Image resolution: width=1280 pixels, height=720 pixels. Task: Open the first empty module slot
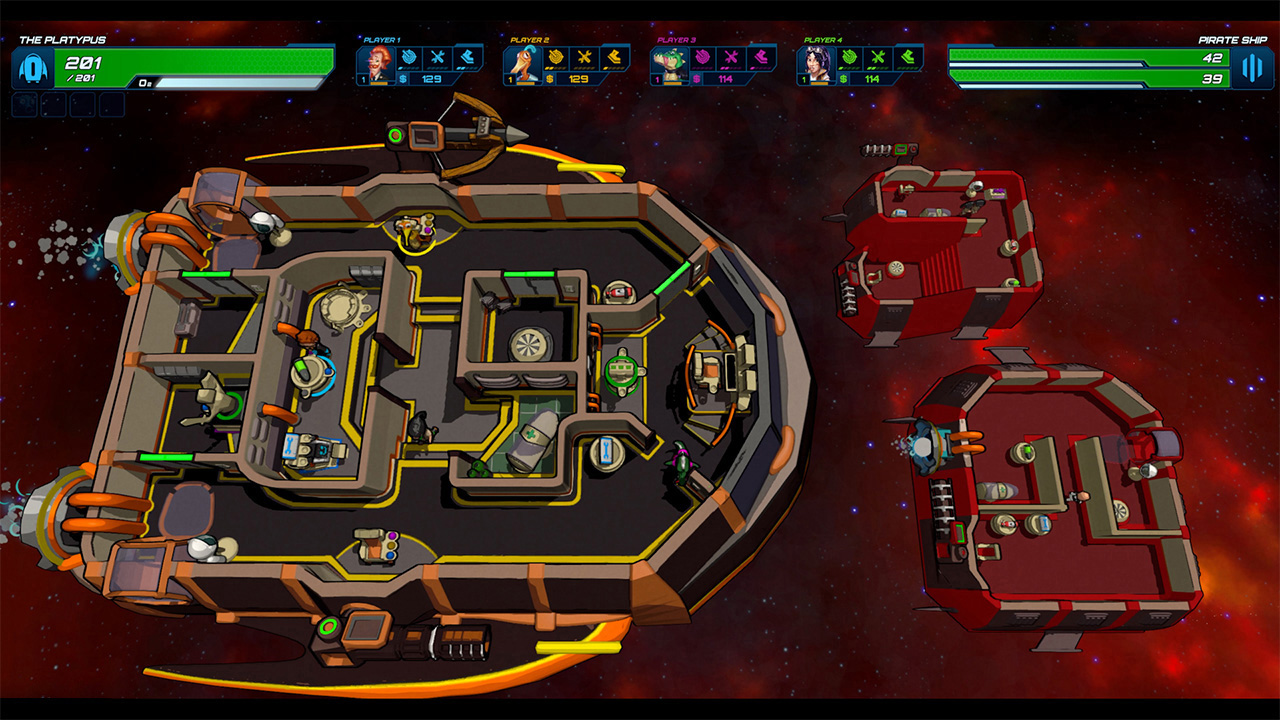point(27,102)
